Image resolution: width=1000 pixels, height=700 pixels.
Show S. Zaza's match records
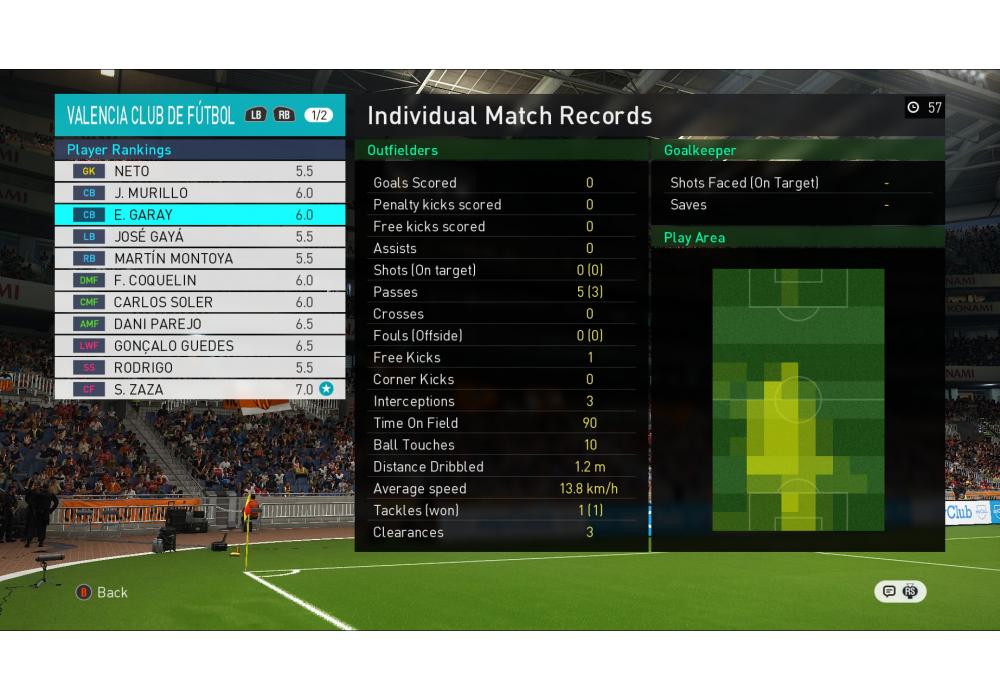[x=200, y=390]
